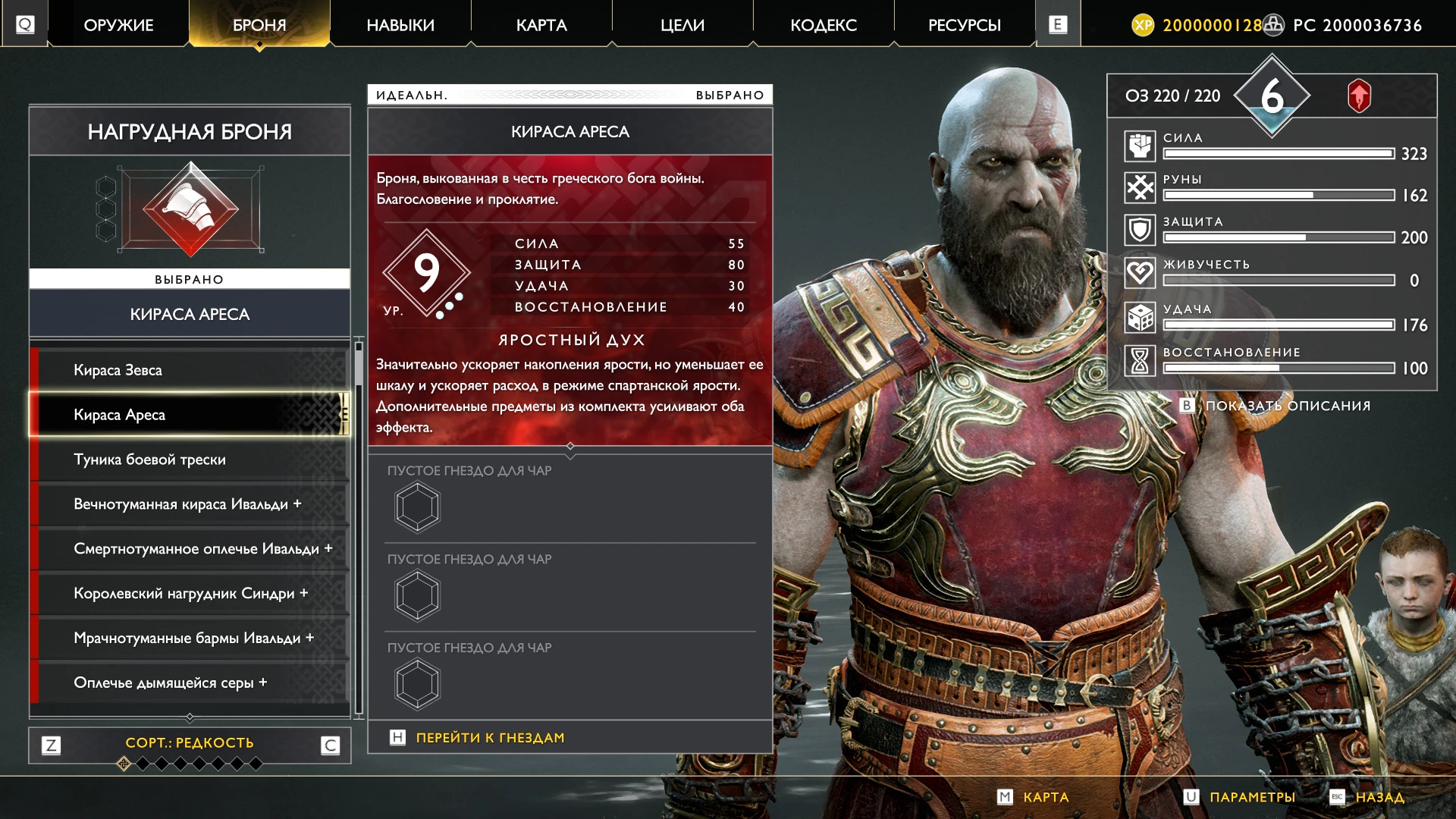
Task: Open the second empty enchantment socket
Action: (417, 595)
